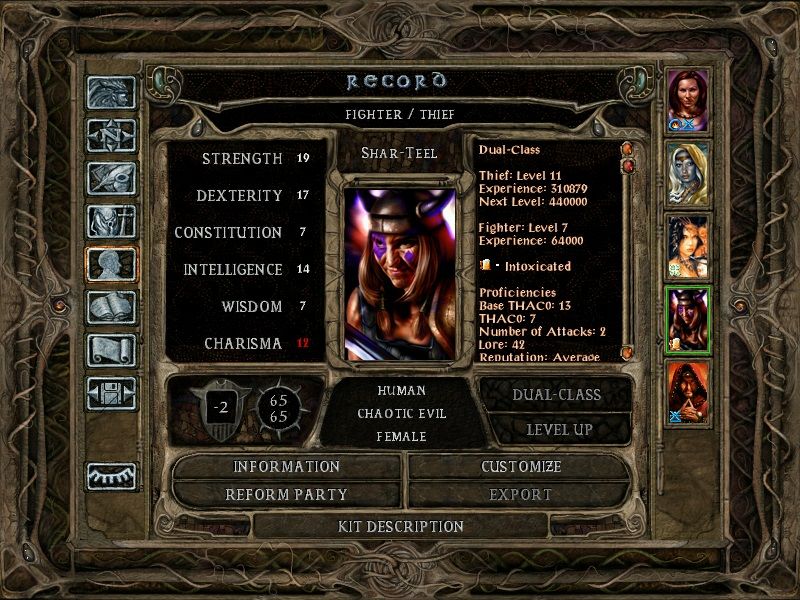Rest the party with the eye icon
This screenshot has width=800, height=600.
point(110,476)
